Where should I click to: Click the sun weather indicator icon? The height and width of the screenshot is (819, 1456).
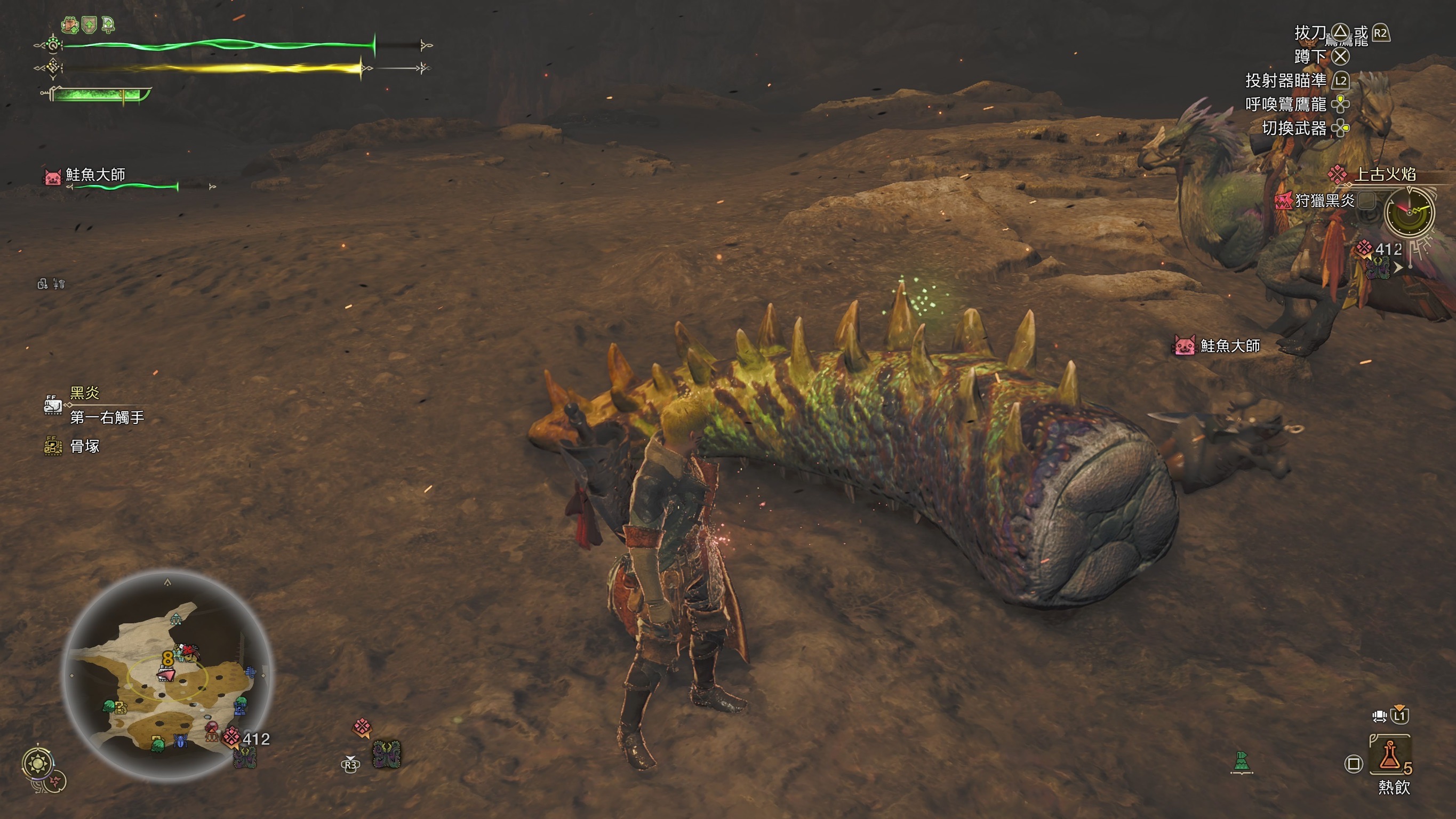click(38, 764)
